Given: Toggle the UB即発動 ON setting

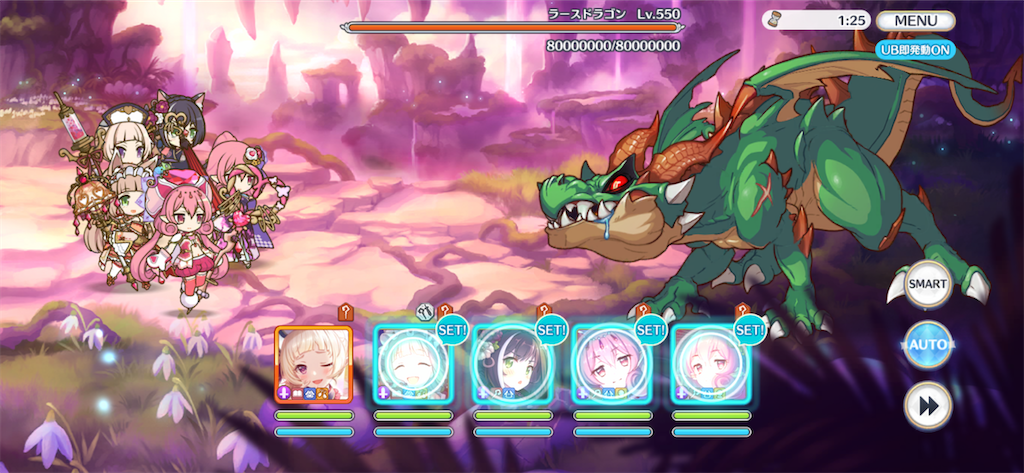Looking at the screenshot, I should click(915, 49).
